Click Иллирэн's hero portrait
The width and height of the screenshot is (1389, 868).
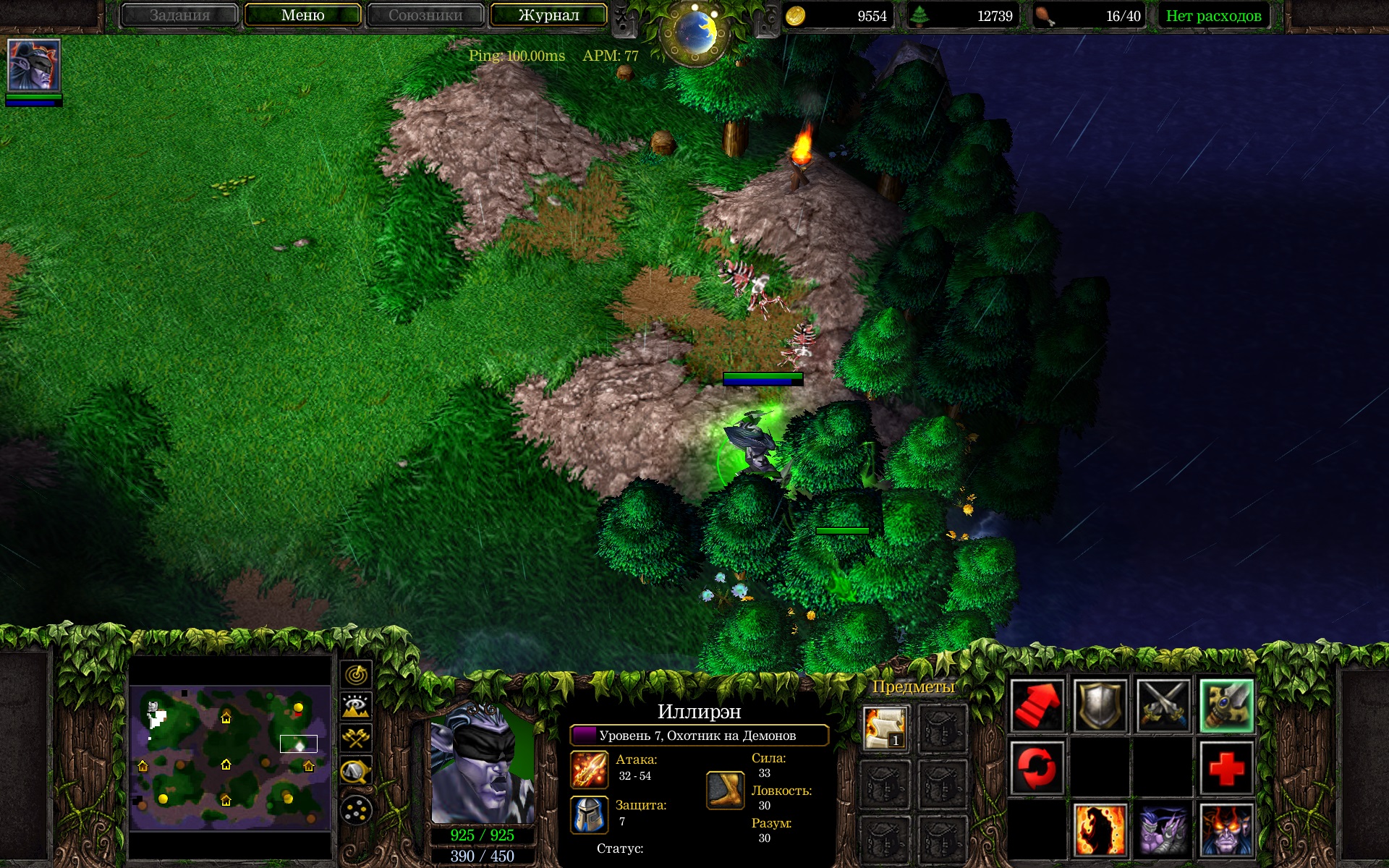(x=482, y=762)
